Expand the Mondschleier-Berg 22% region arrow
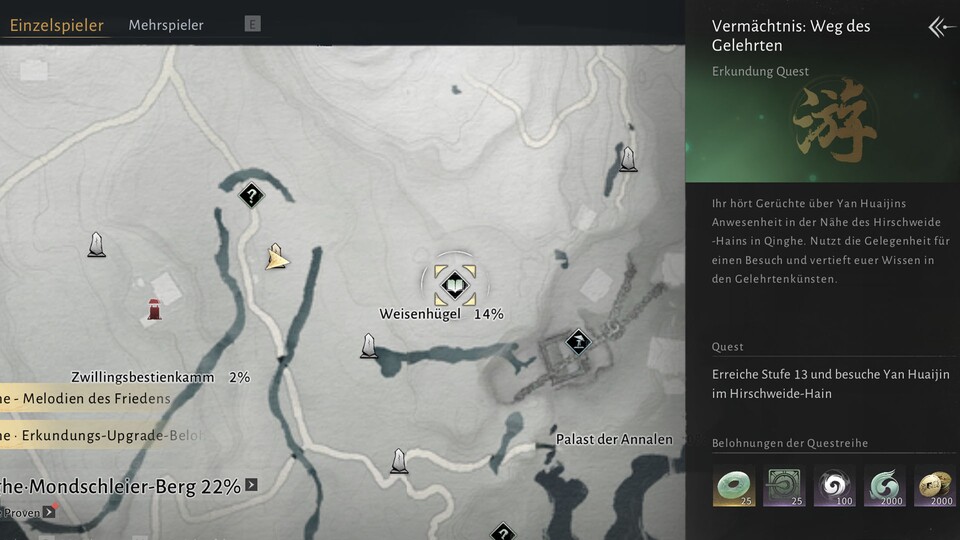The height and width of the screenshot is (540, 960). [251, 486]
